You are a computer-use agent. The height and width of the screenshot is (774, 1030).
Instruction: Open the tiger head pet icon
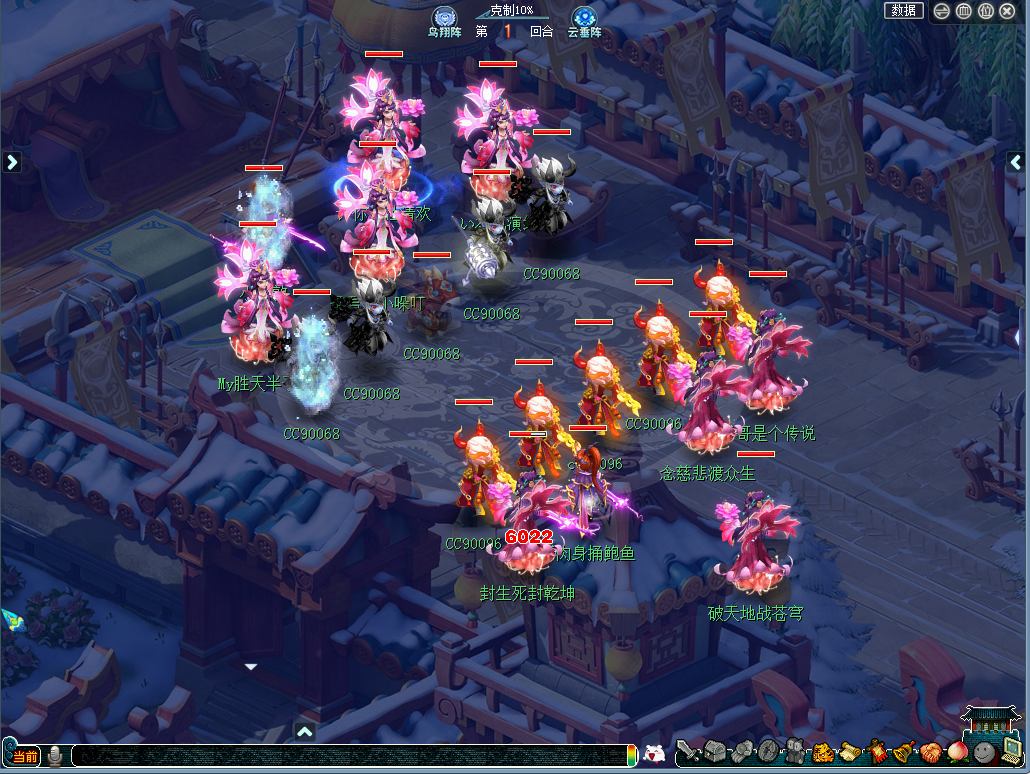coord(823,752)
